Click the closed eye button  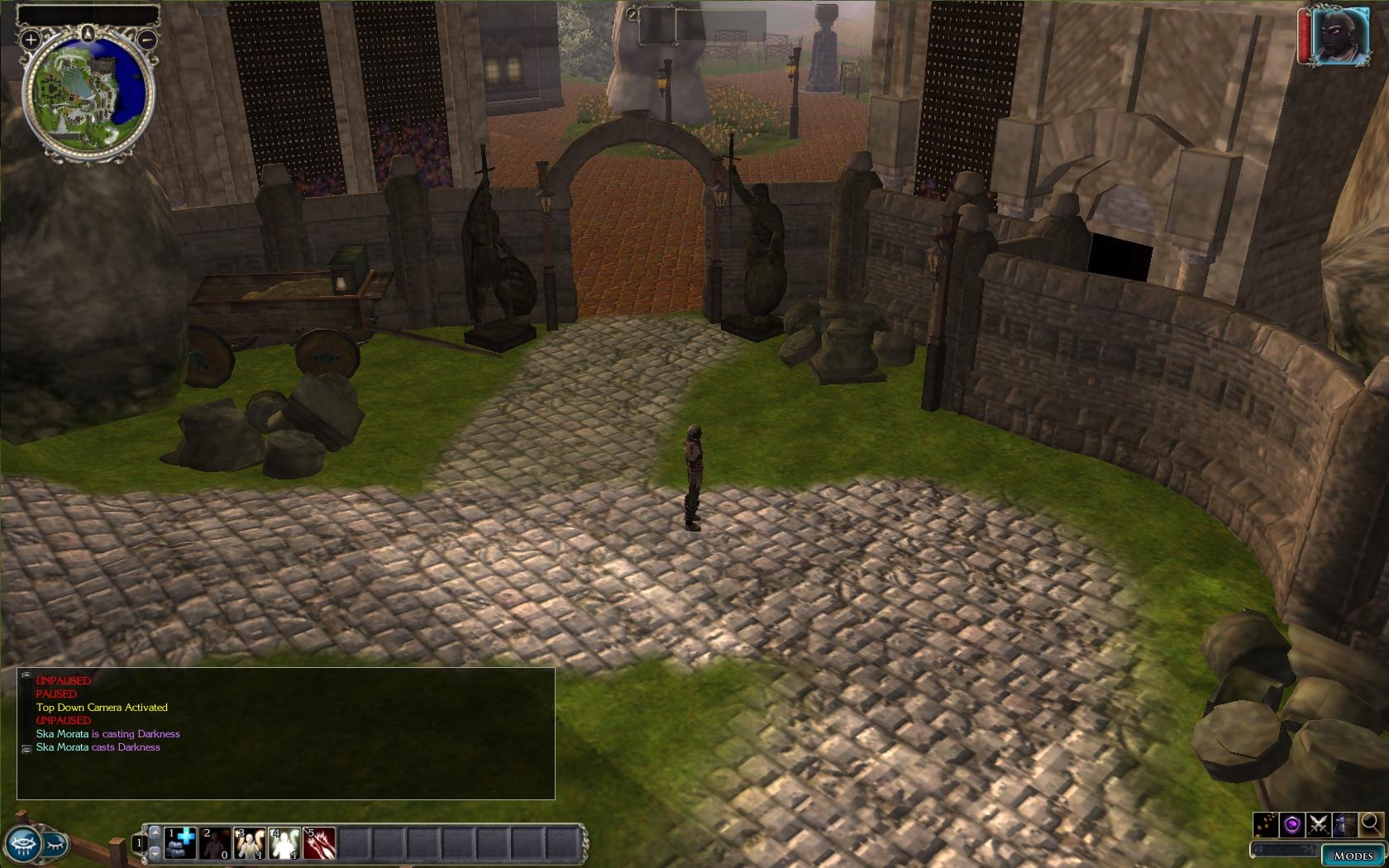click(x=55, y=843)
